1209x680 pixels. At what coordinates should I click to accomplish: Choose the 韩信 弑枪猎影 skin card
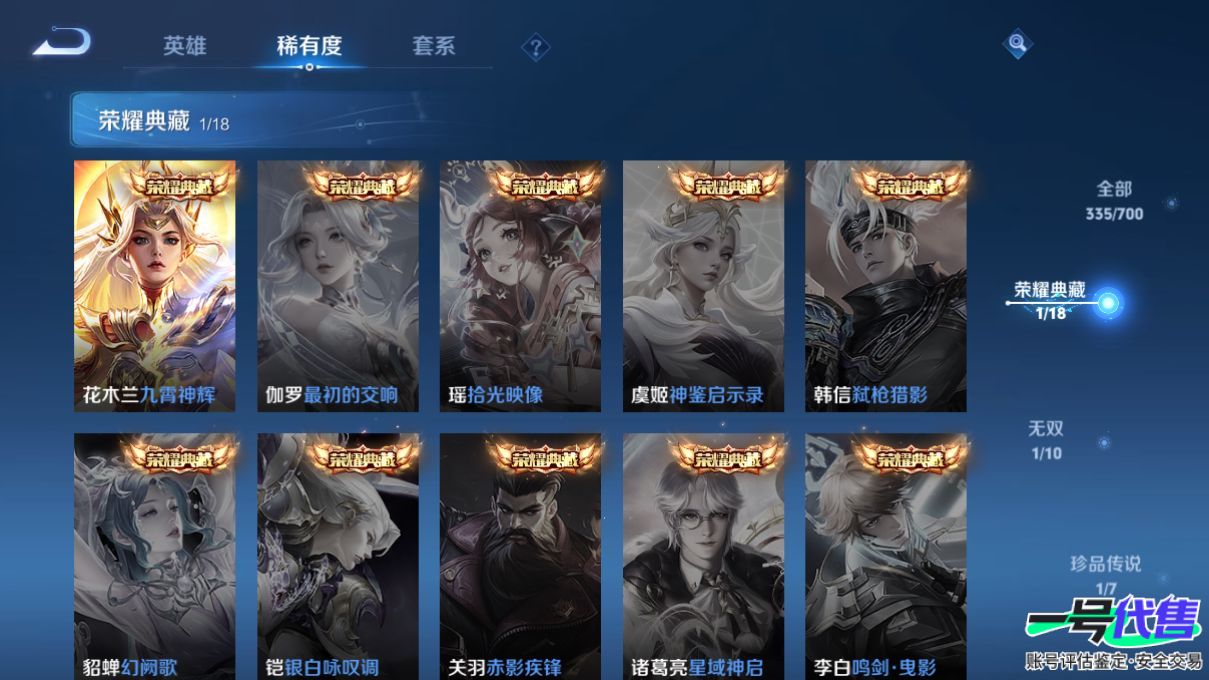click(x=885, y=286)
